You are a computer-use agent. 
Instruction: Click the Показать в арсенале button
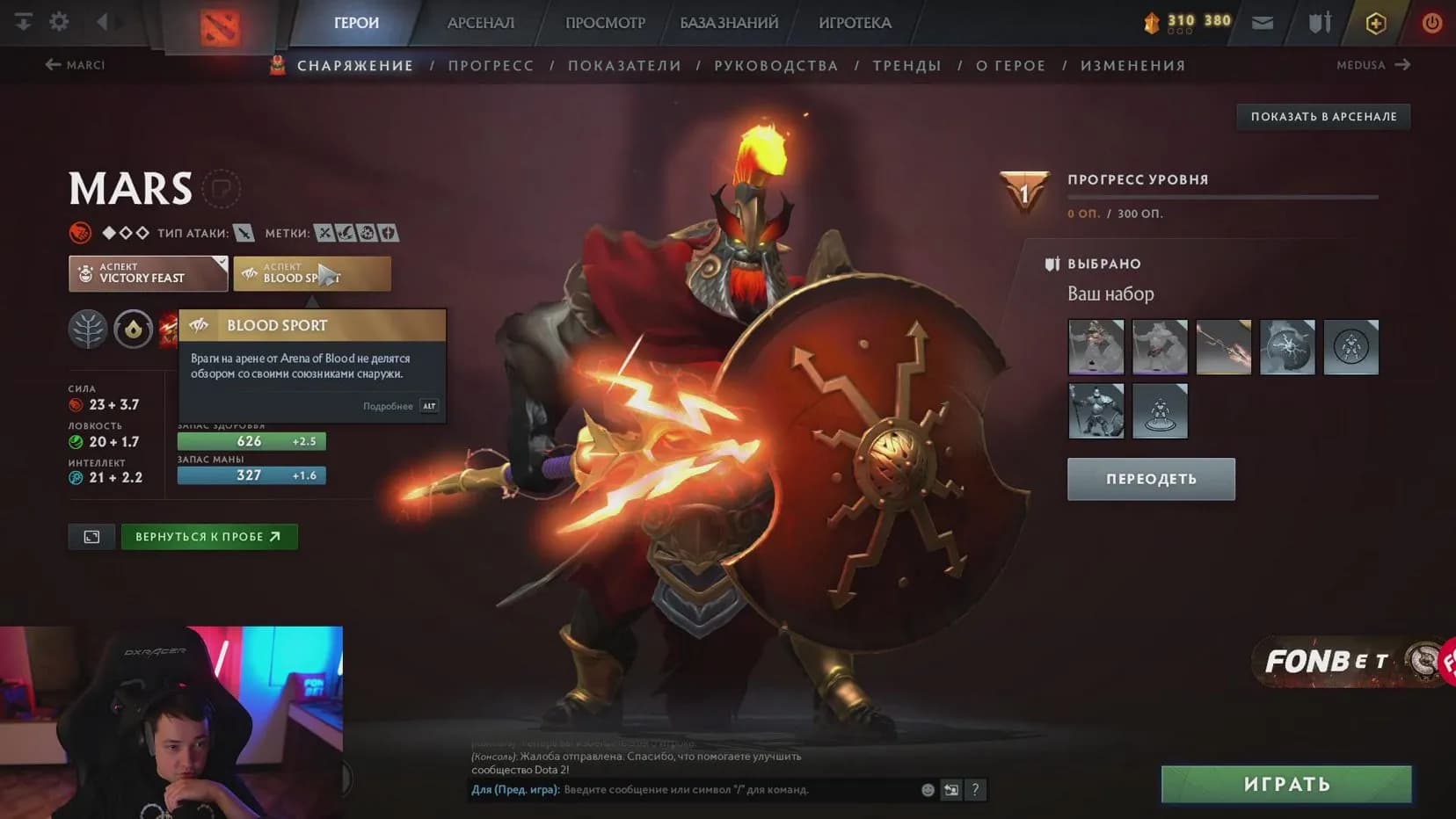pos(1323,117)
